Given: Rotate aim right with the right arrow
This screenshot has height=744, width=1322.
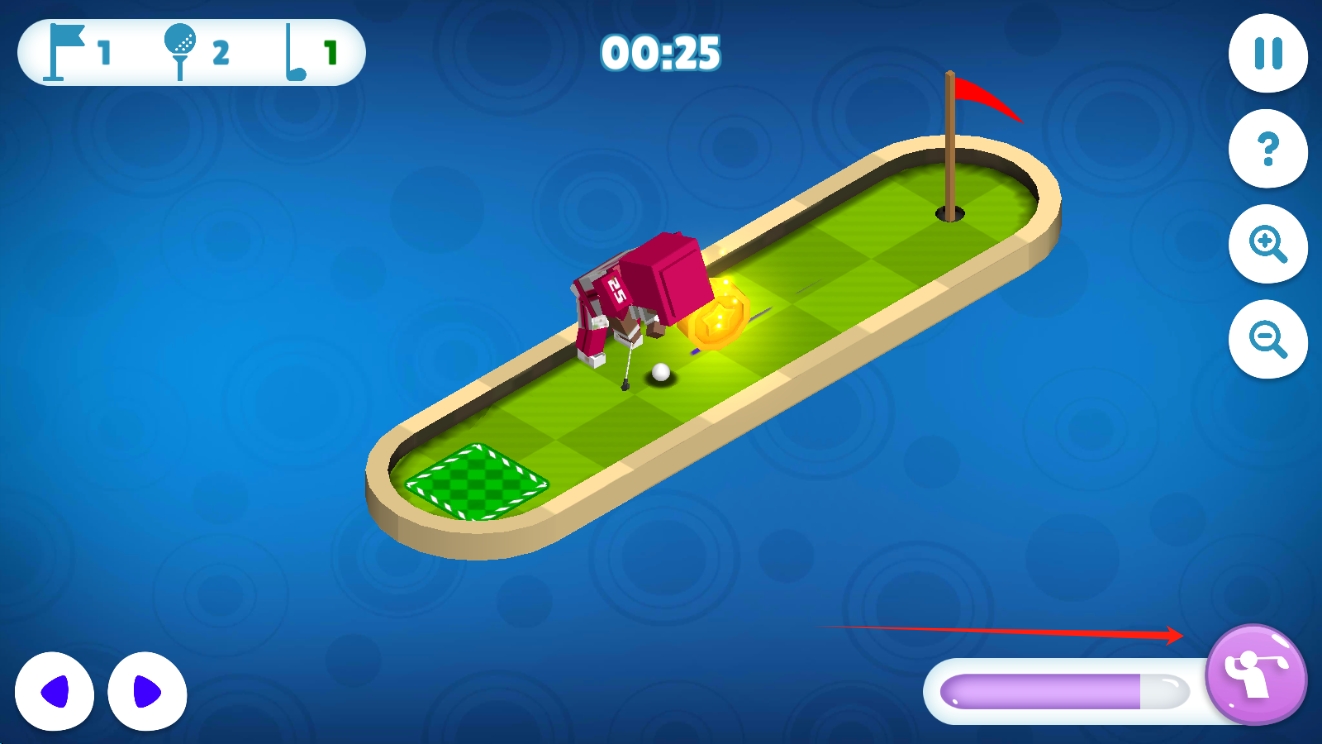Looking at the screenshot, I should [146, 693].
